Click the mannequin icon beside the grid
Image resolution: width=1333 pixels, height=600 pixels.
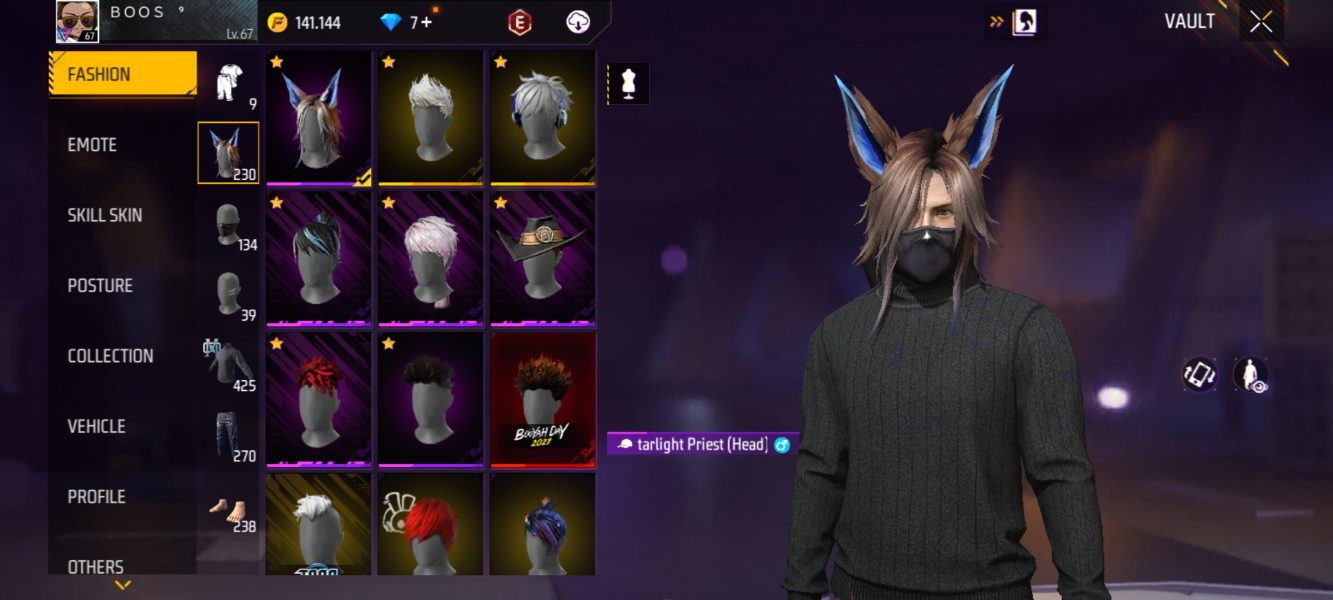click(628, 84)
